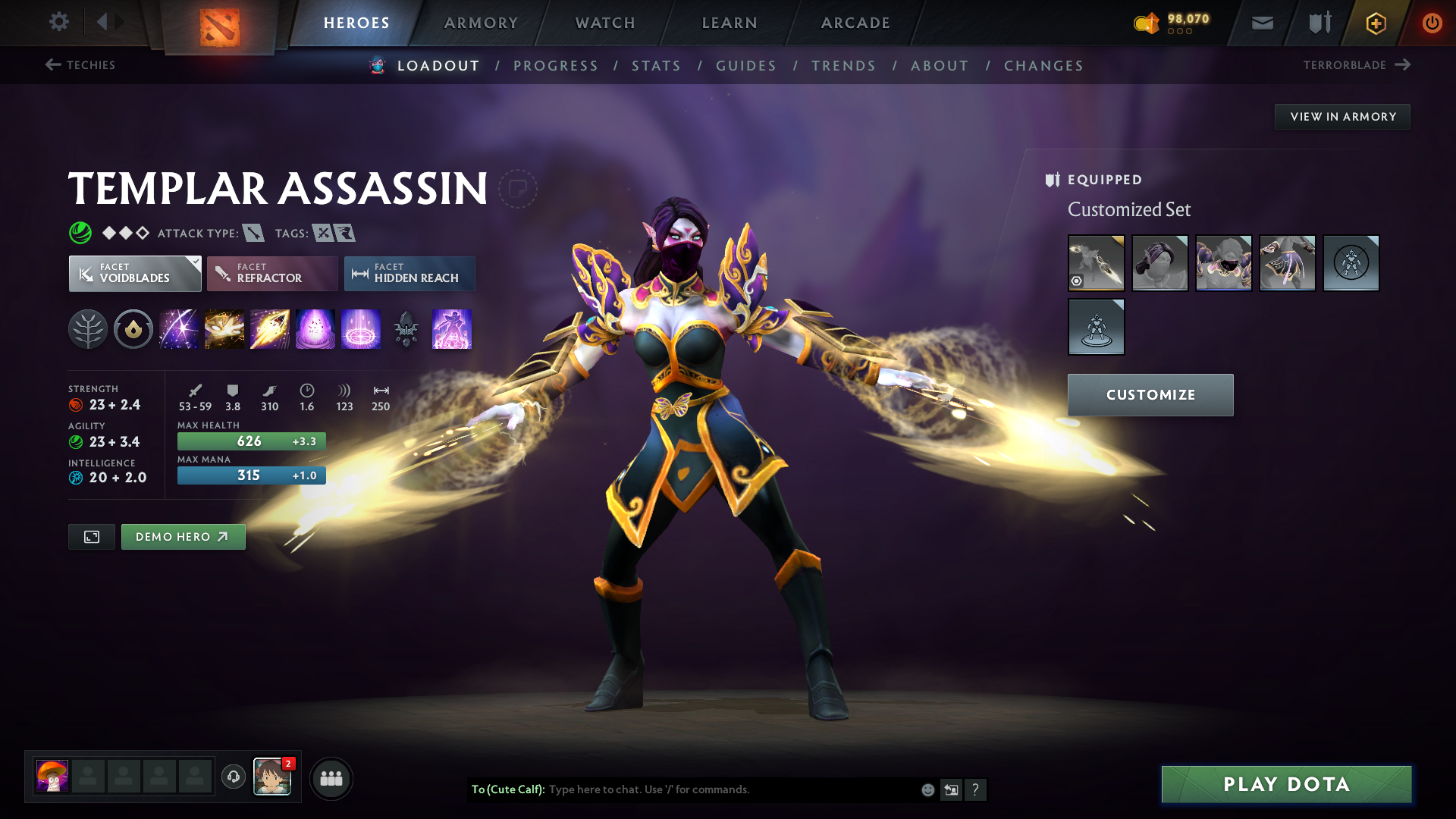
Task: Enable the Hidden Reach facet
Action: tap(409, 274)
